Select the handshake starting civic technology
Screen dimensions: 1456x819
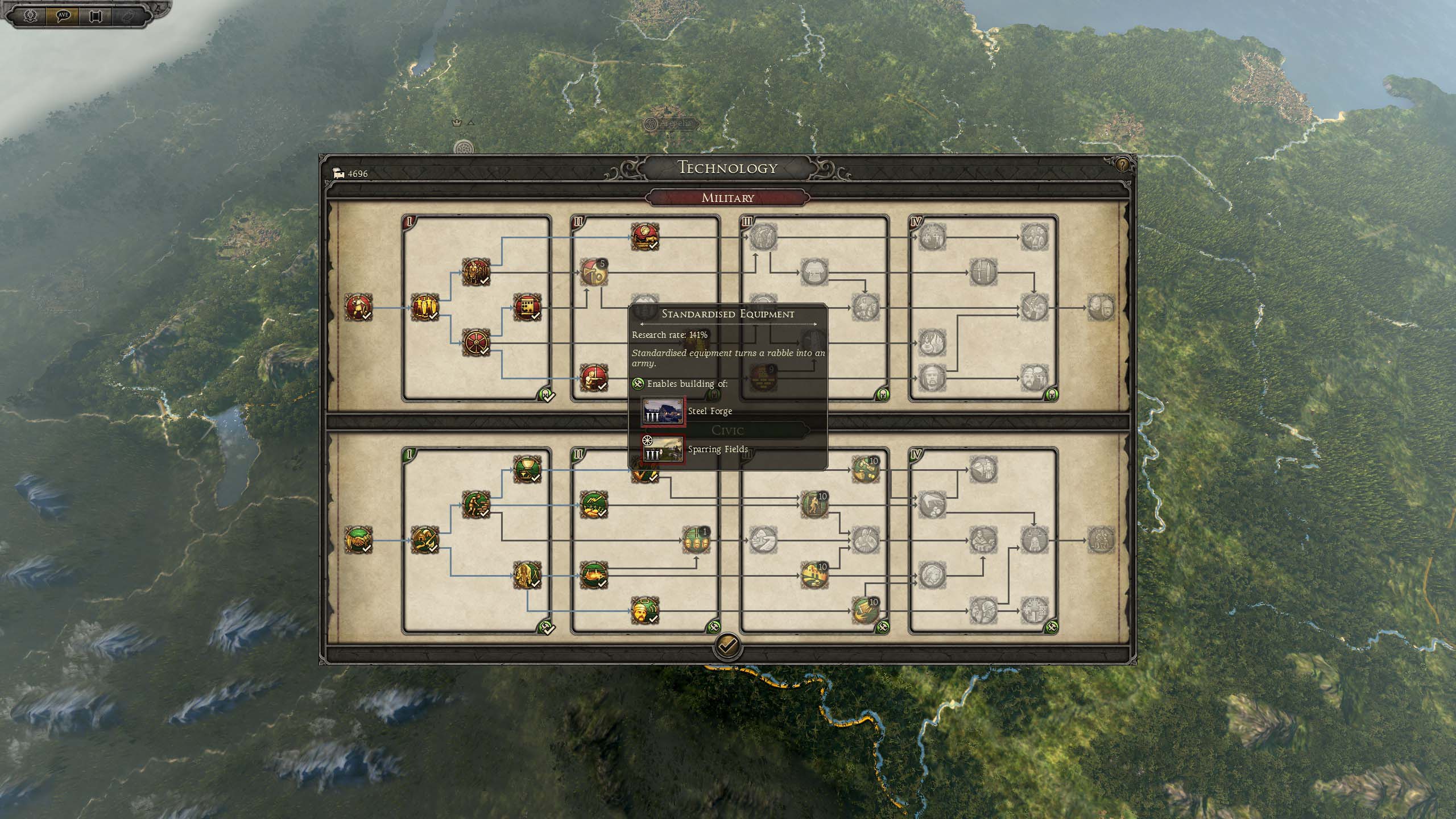tap(358, 540)
